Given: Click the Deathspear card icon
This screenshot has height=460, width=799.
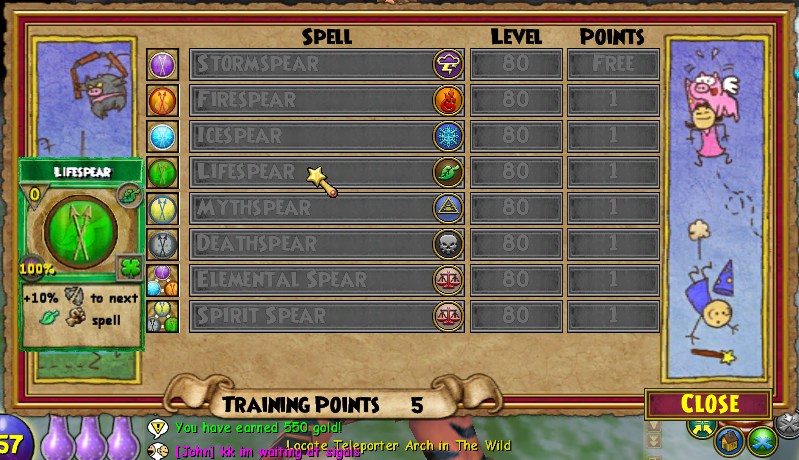Looking at the screenshot, I should pos(162,243).
